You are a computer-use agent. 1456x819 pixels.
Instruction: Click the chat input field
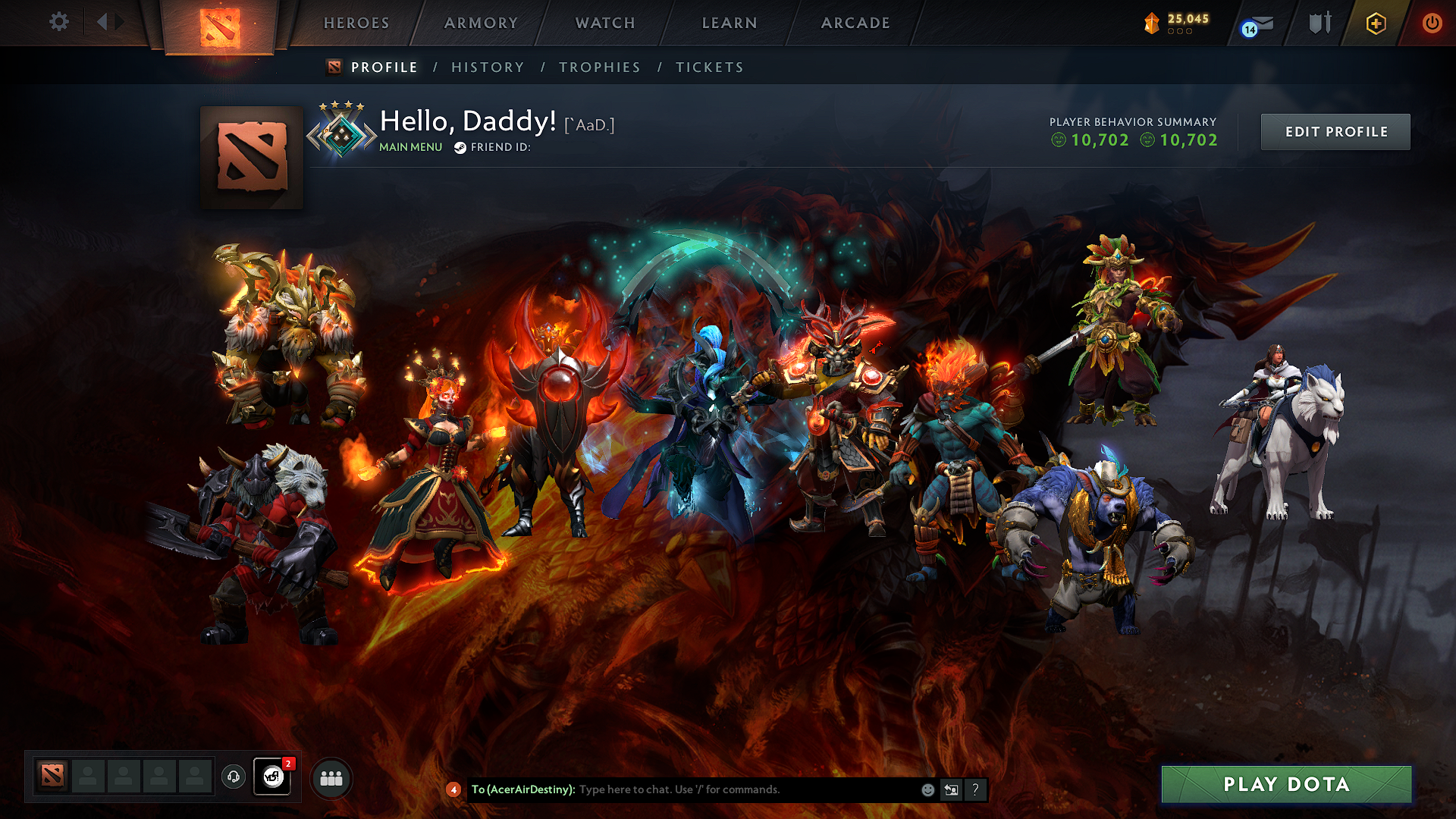720,789
